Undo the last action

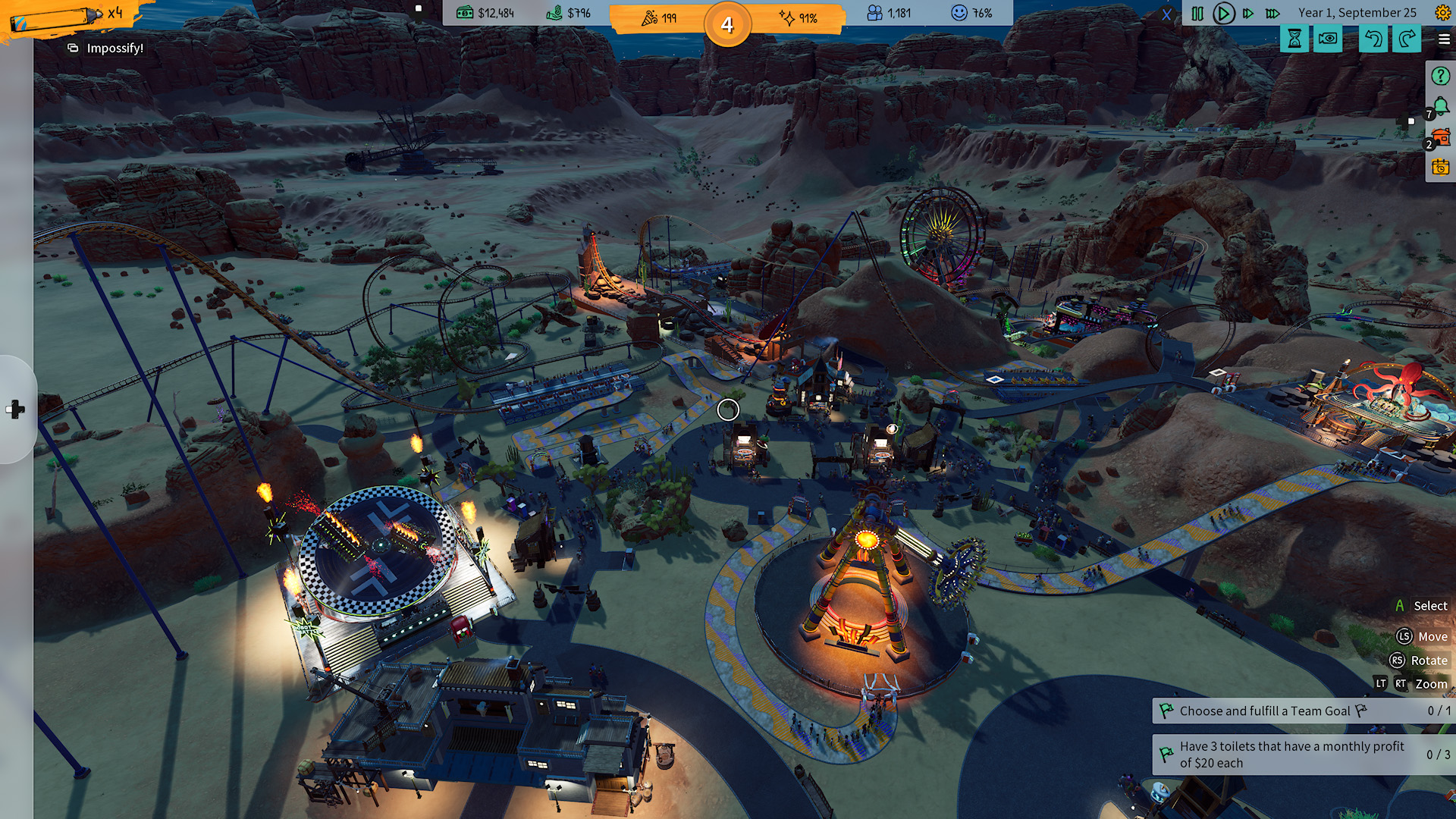[1373, 39]
